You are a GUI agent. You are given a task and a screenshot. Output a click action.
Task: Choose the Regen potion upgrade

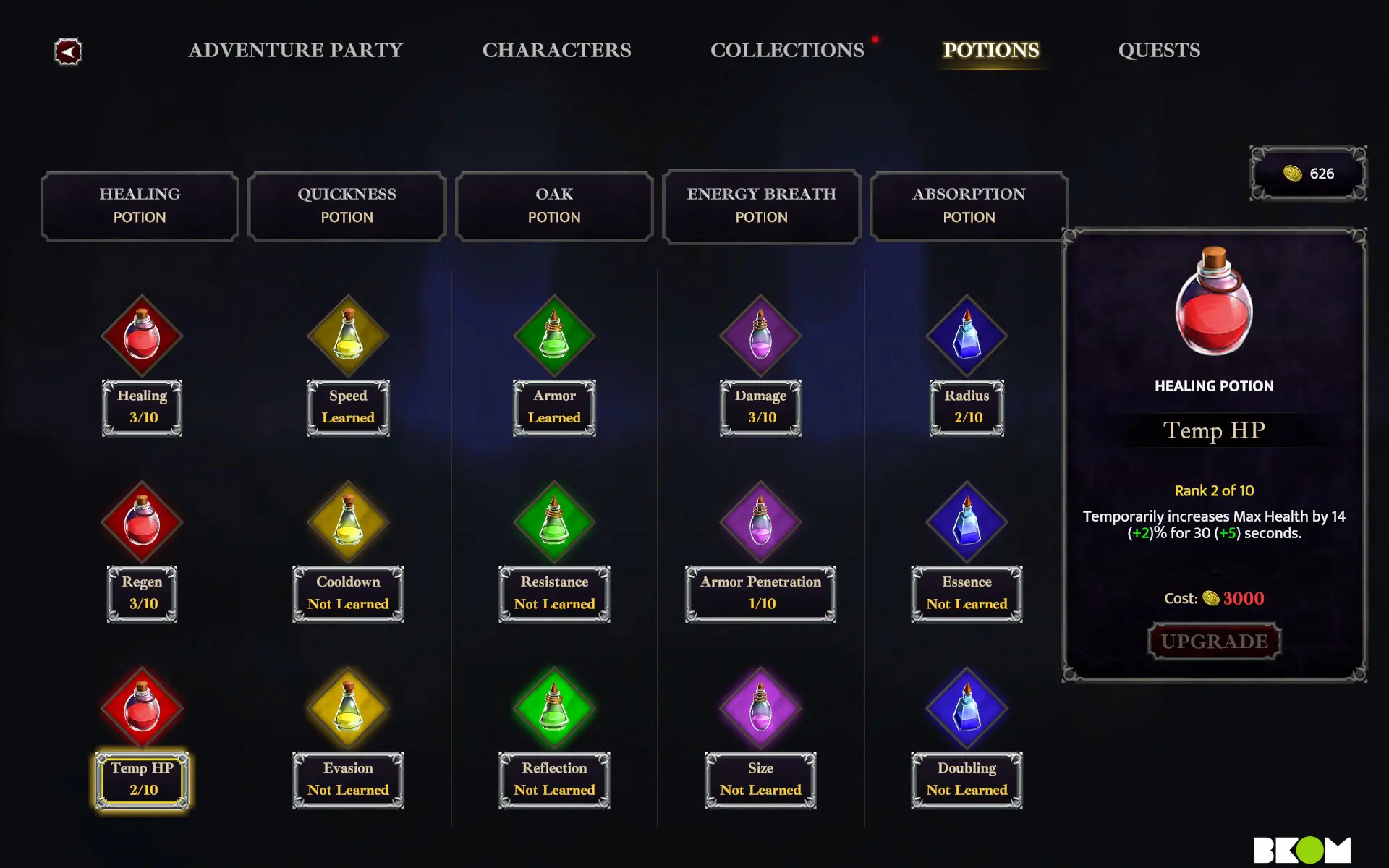[142, 522]
